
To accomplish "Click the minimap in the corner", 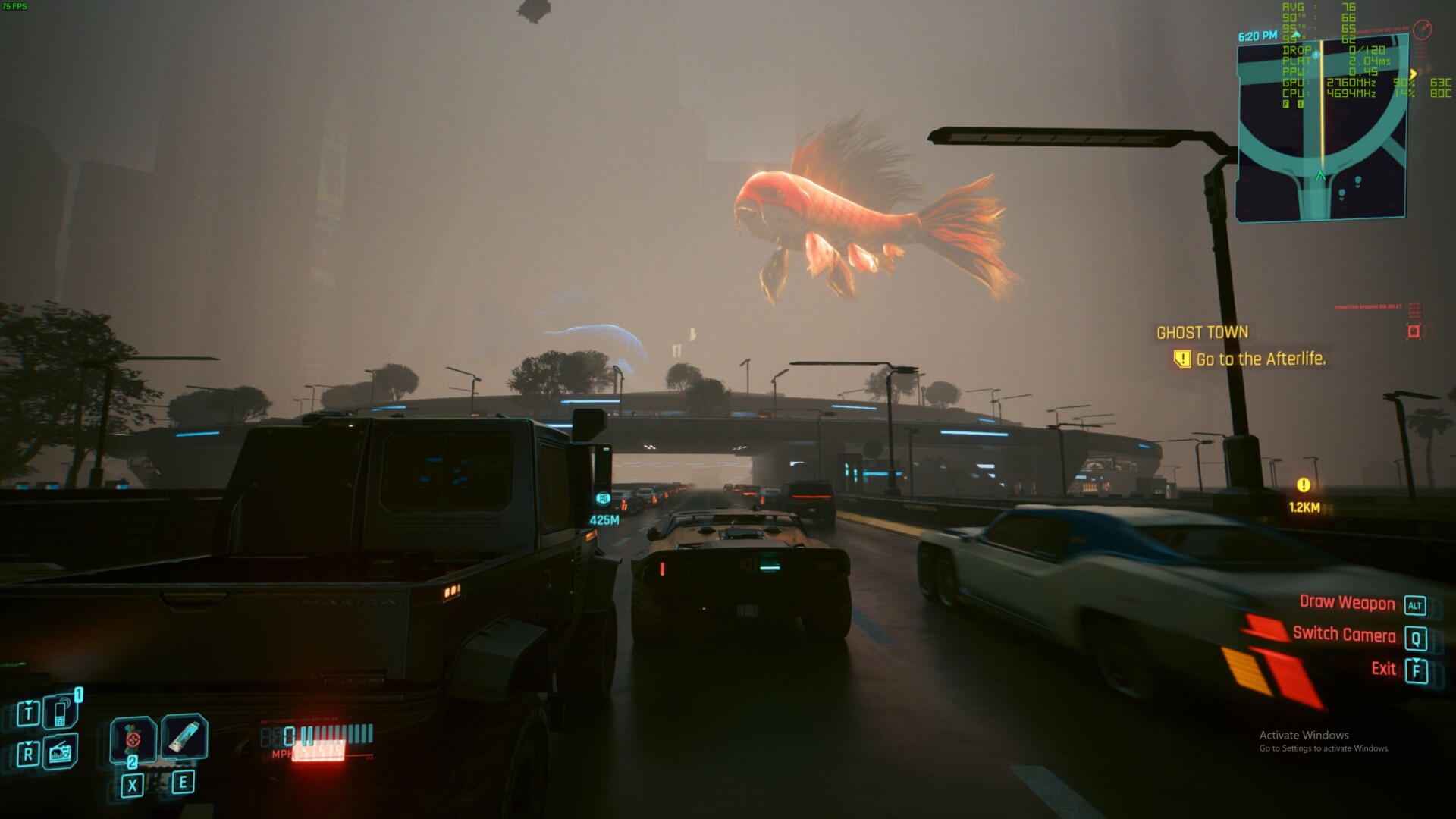I will [x=1321, y=129].
